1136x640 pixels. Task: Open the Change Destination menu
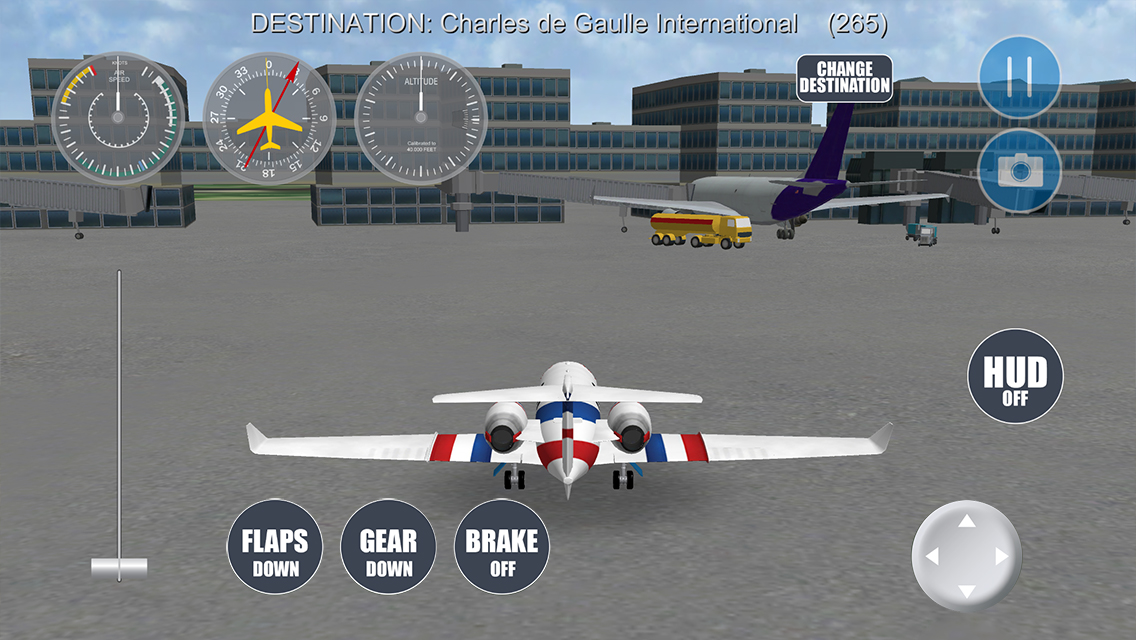(x=844, y=78)
